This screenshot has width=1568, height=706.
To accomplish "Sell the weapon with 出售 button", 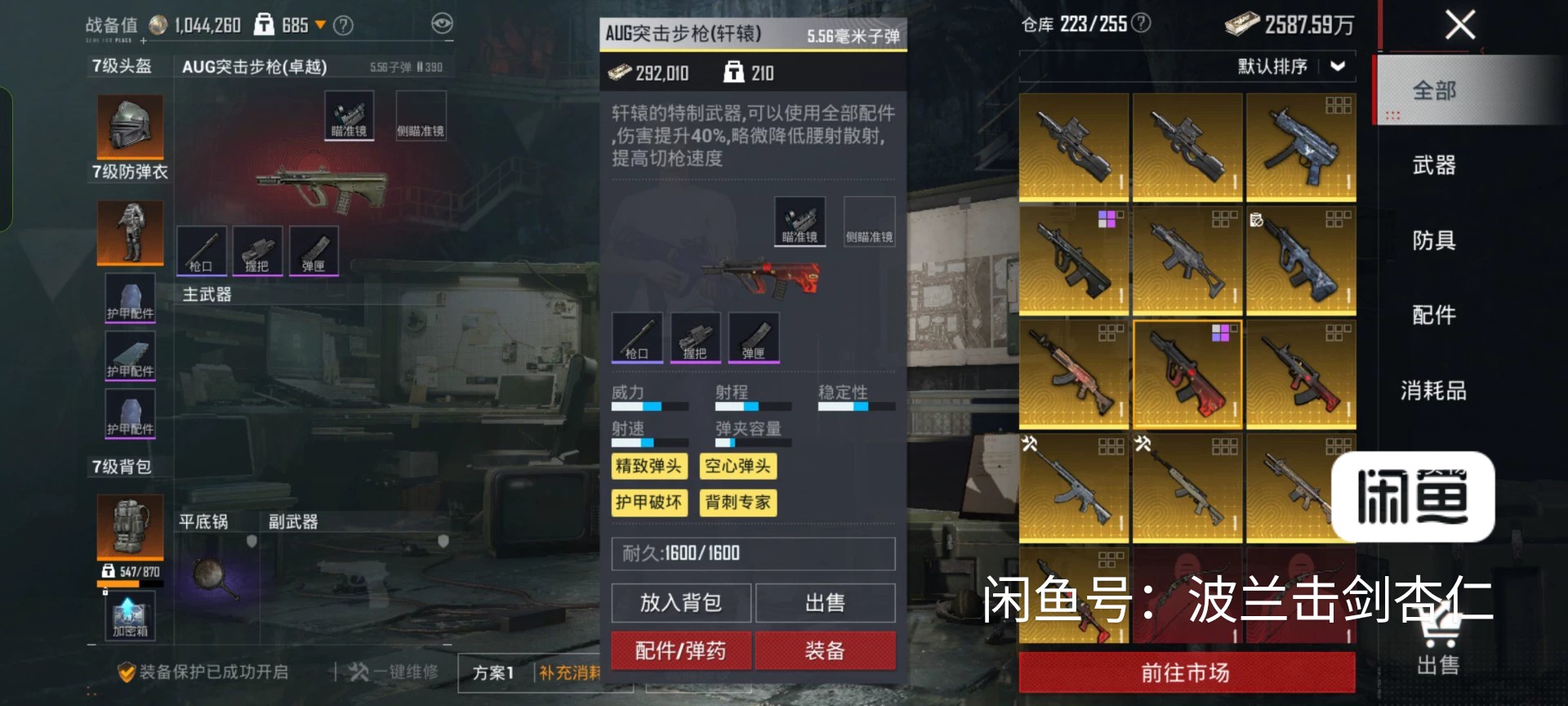I will [825, 603].
